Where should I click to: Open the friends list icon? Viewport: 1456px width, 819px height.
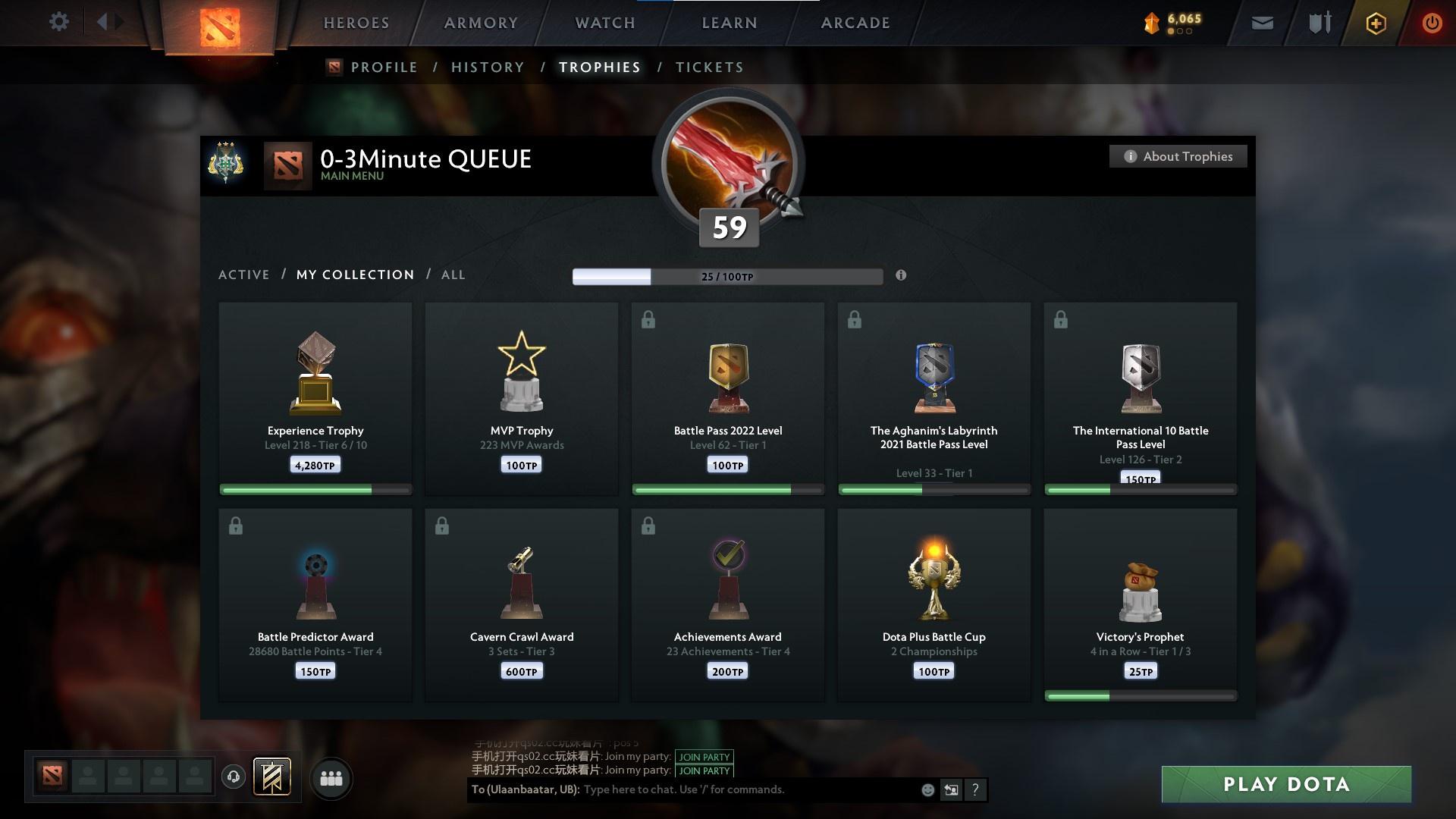coord(331,777)
